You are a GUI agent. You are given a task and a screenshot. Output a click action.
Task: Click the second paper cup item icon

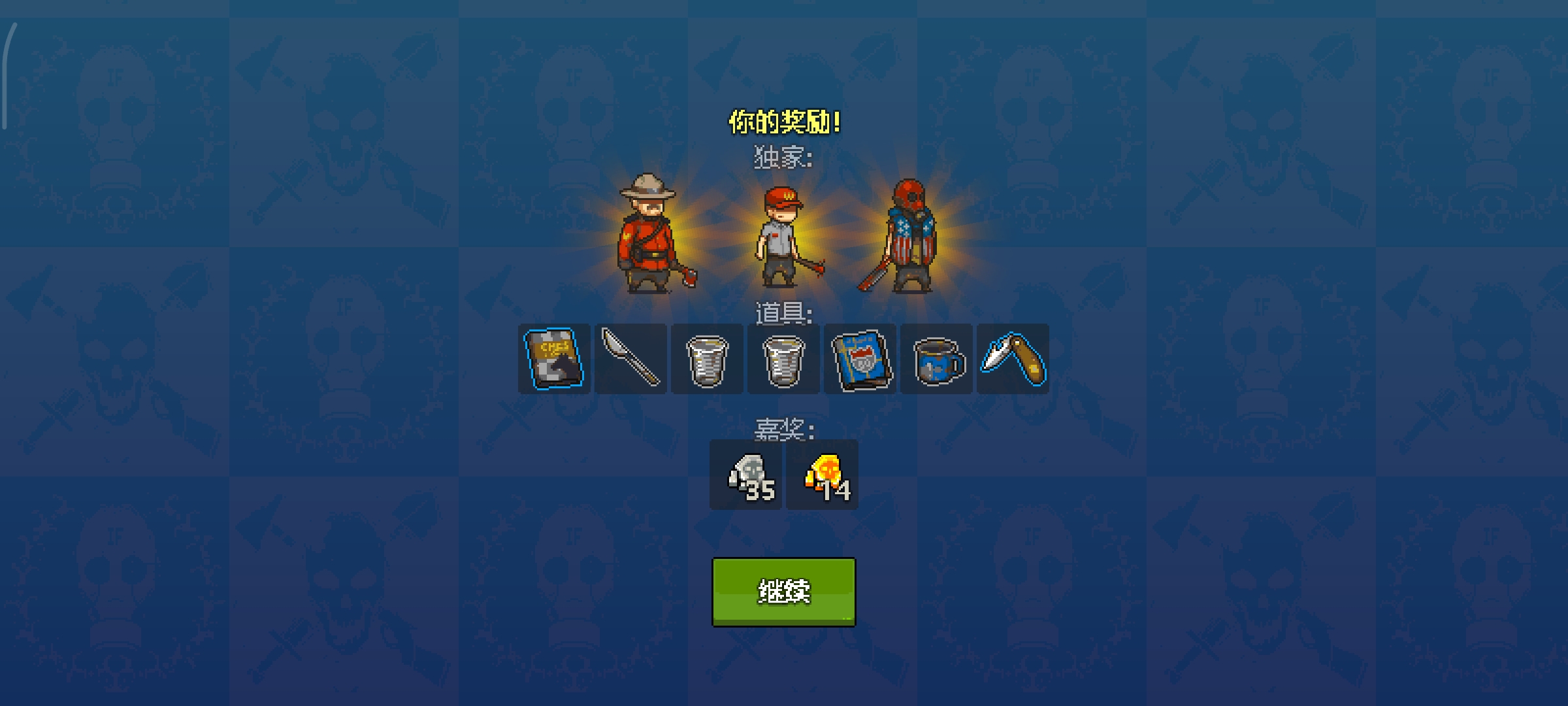[784, 360]
